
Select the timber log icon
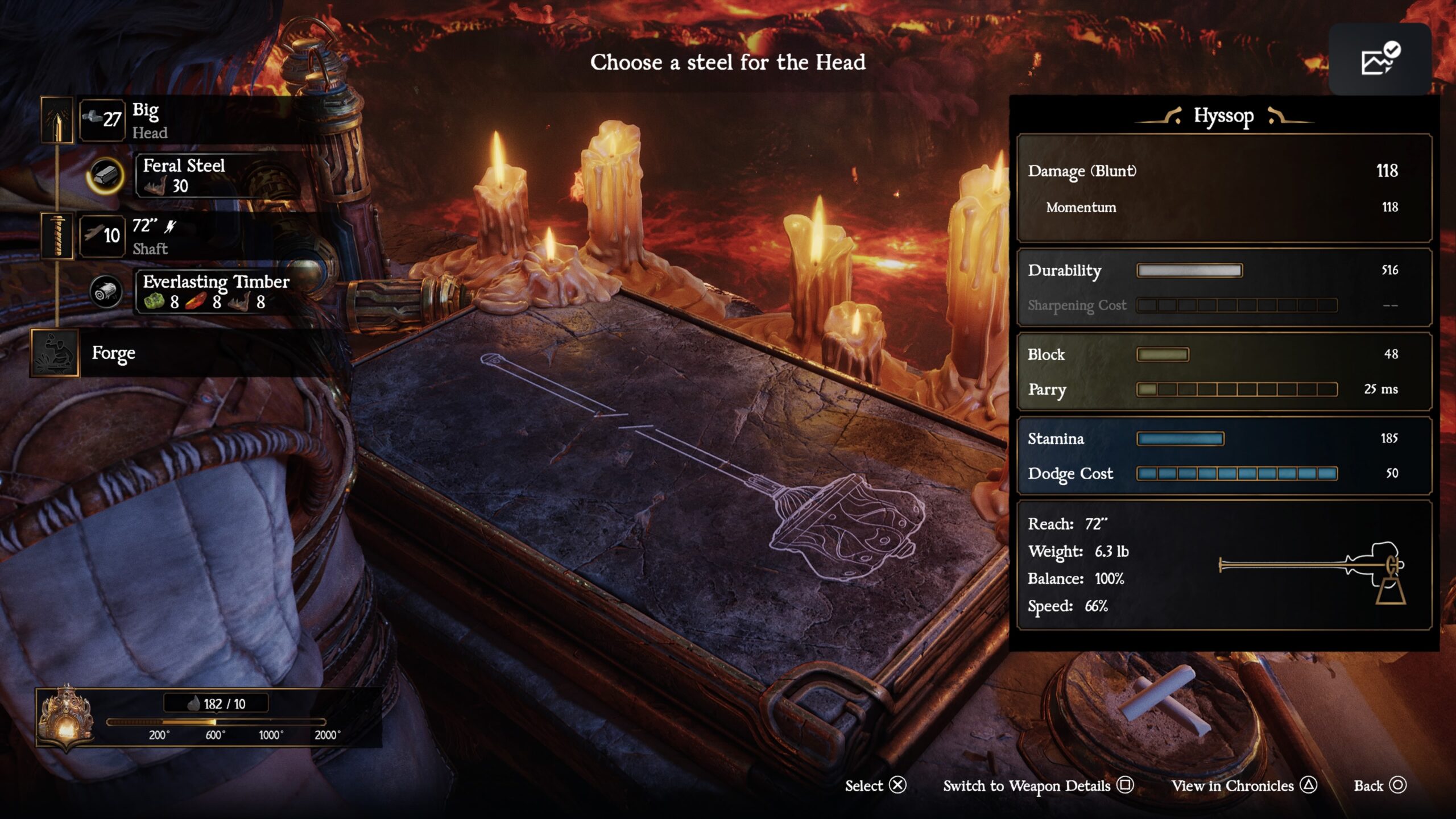point(106,292)
